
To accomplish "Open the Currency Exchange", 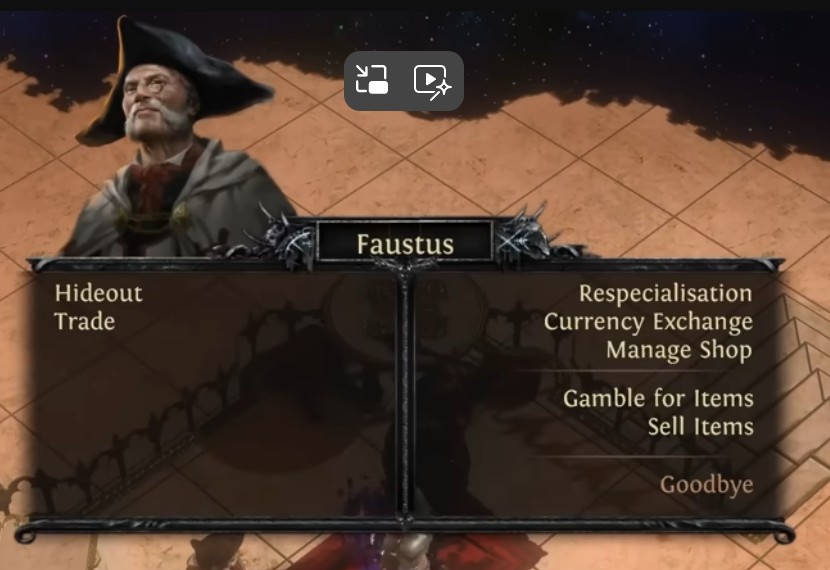I will (648, 322).
